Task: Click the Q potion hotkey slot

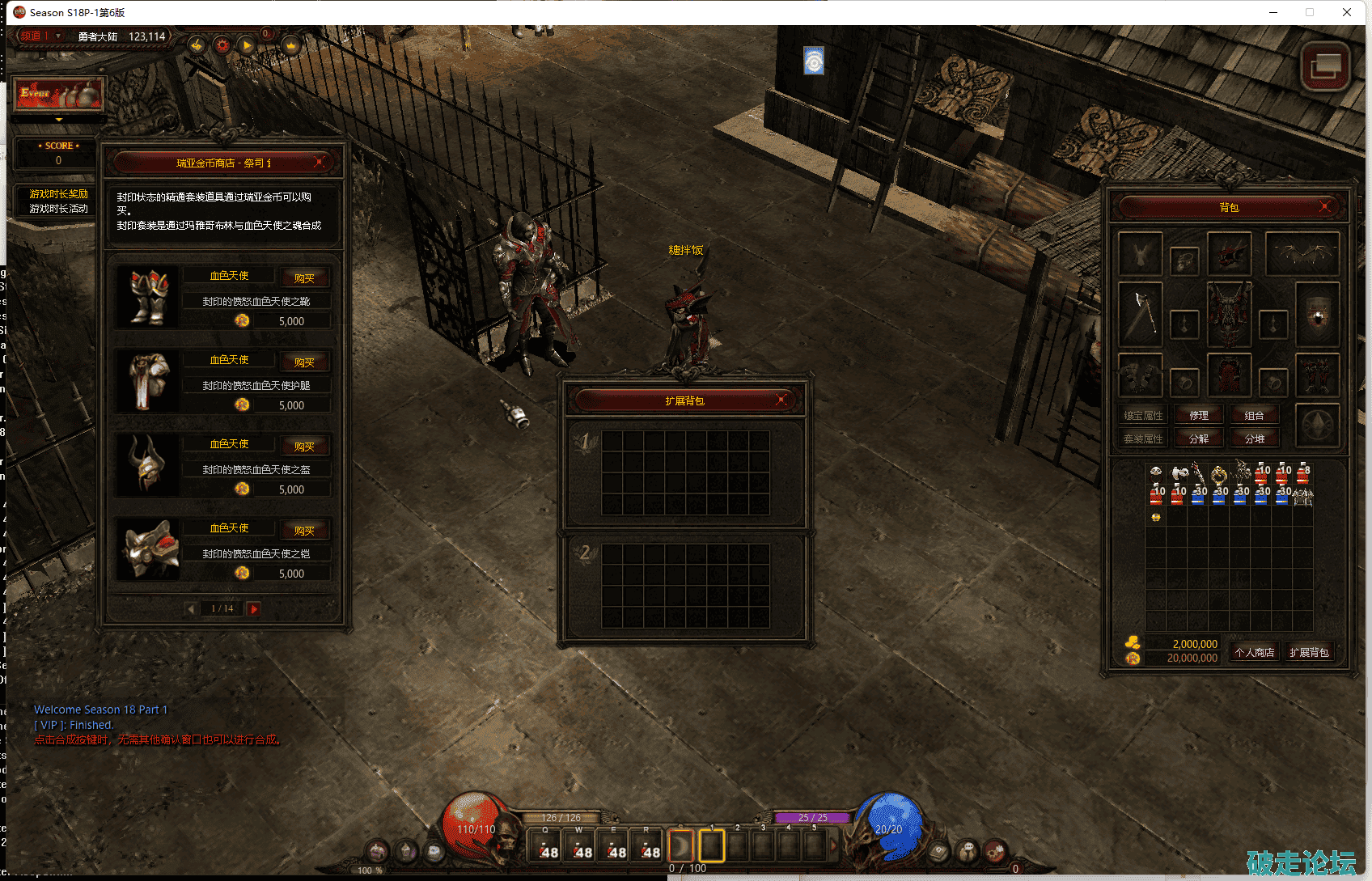Action: pos(546,846)
